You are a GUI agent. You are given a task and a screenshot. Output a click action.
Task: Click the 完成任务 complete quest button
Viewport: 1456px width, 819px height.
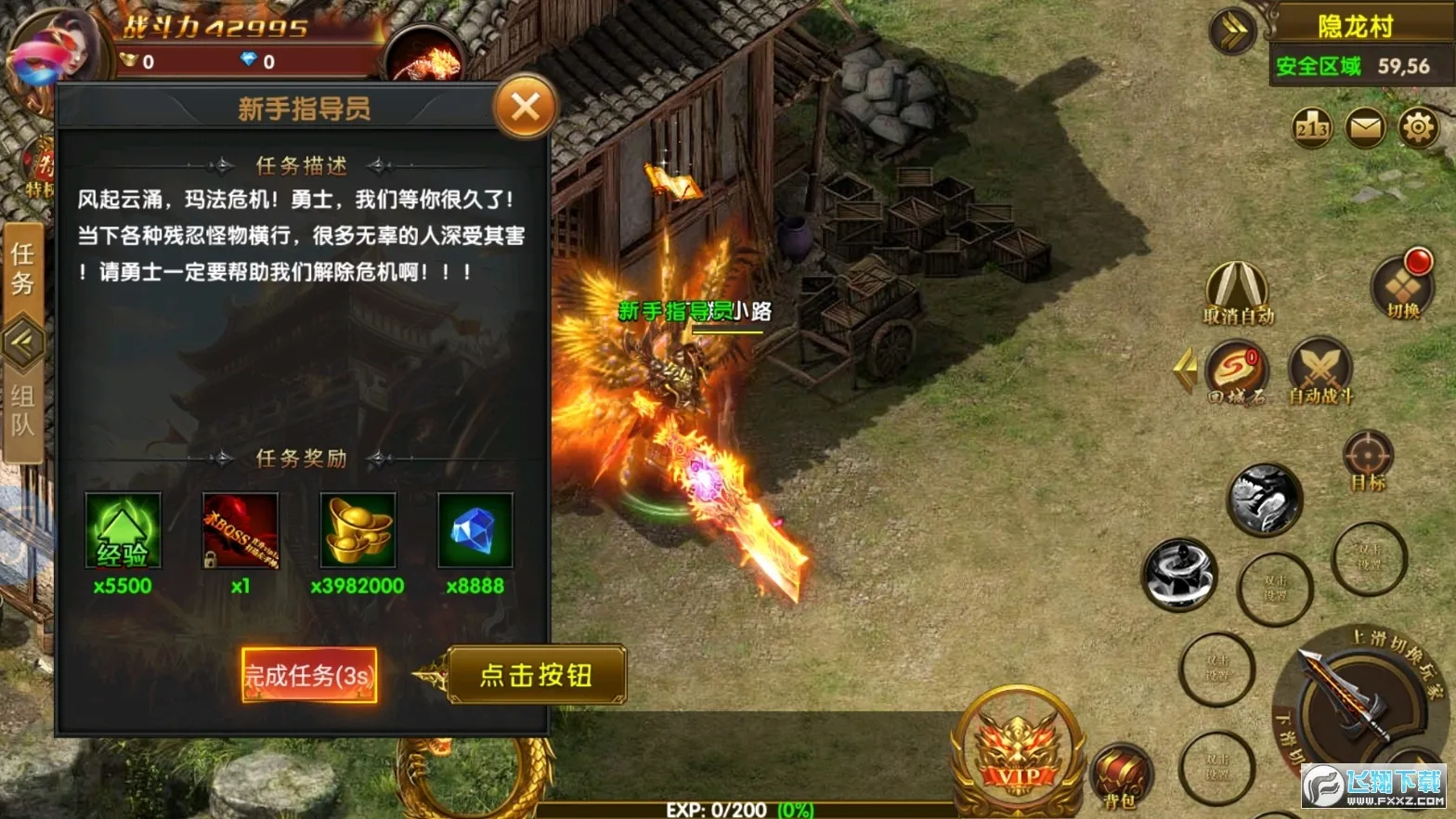click(309, 675)
